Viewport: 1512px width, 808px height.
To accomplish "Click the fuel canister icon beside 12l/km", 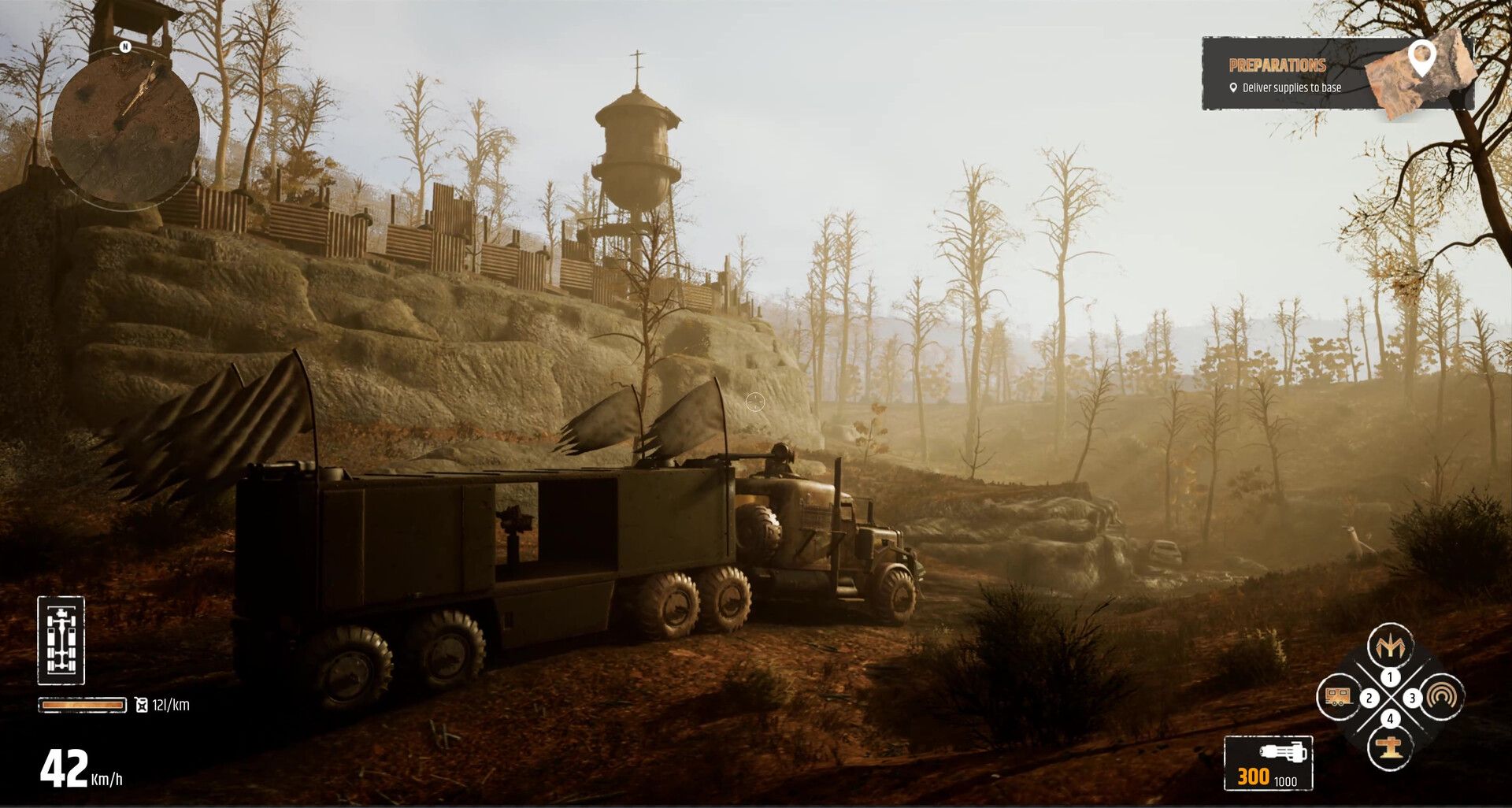I will 142,706.
